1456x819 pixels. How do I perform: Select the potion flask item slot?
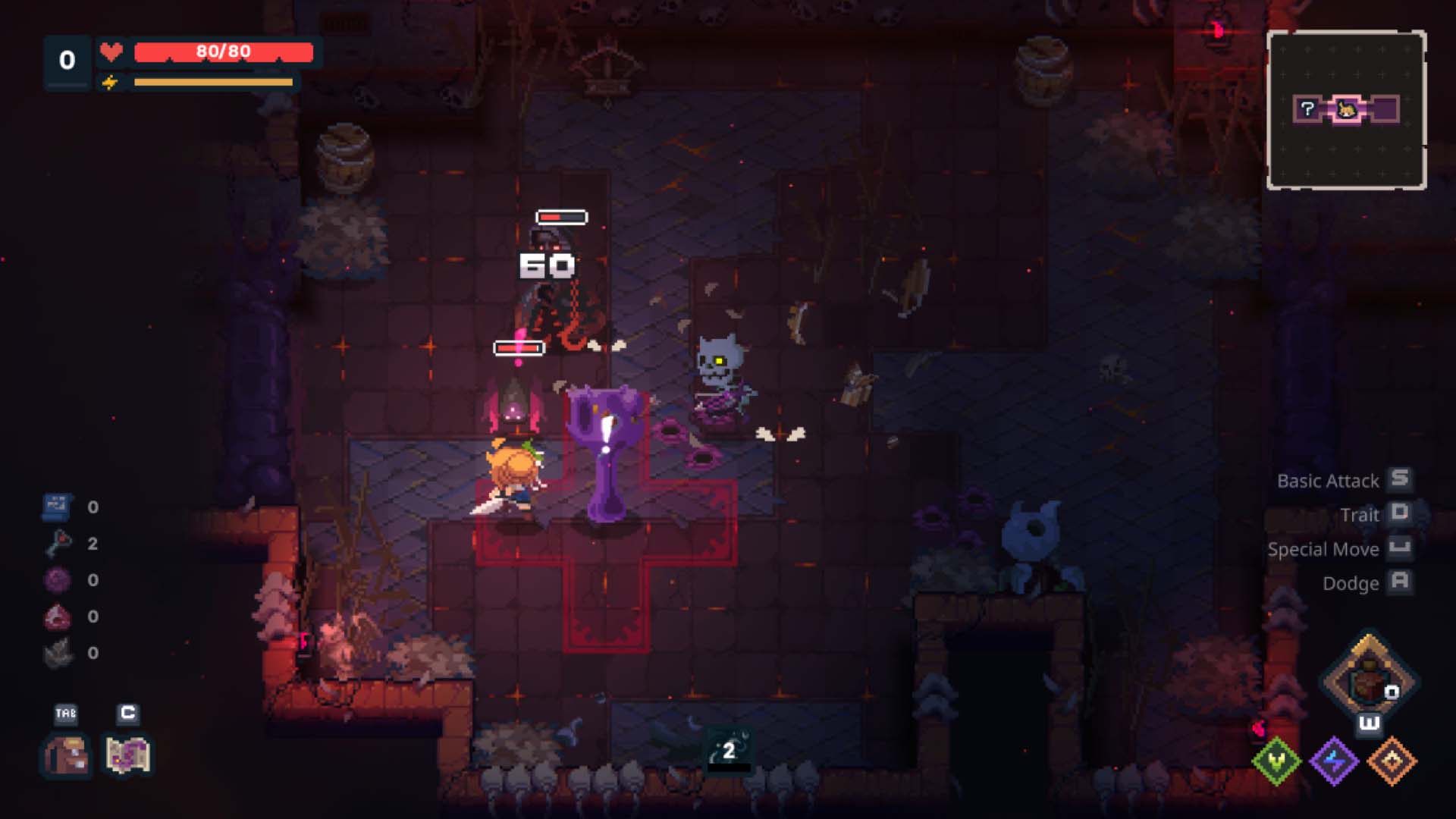pos(1369,679)
